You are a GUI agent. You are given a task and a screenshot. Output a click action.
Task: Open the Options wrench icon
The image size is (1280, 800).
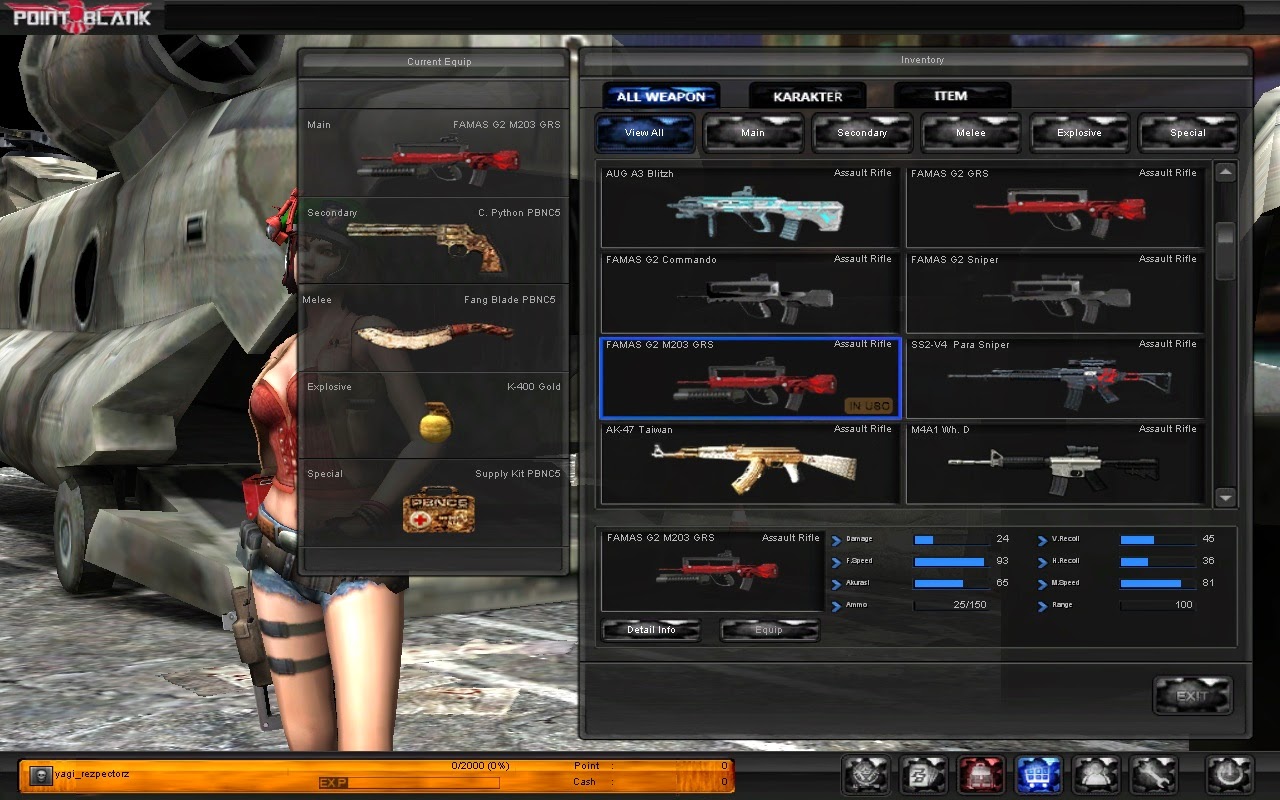tap(1154, 775)
